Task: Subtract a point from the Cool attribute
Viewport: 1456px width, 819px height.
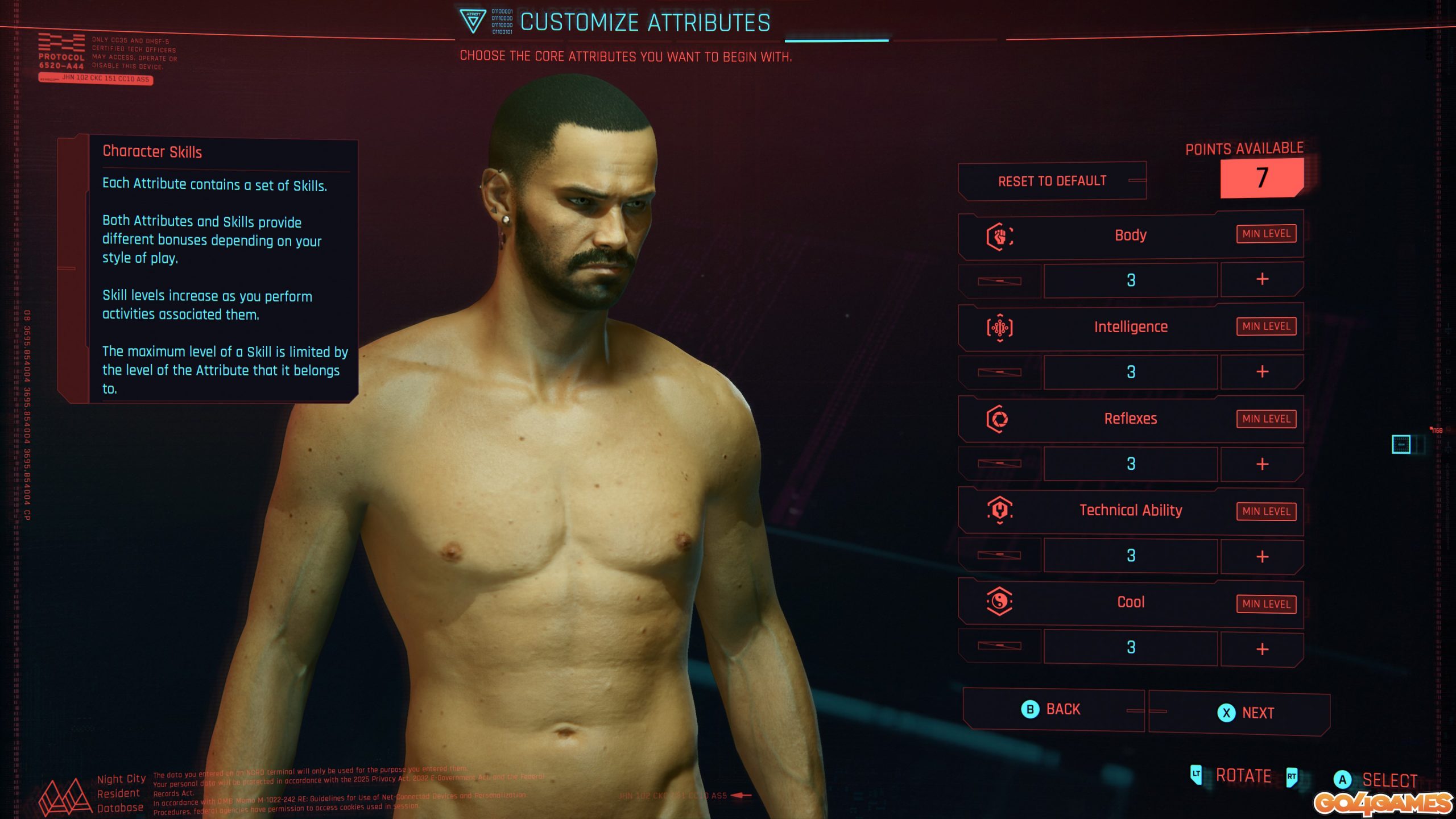Action: click(999, 646)
